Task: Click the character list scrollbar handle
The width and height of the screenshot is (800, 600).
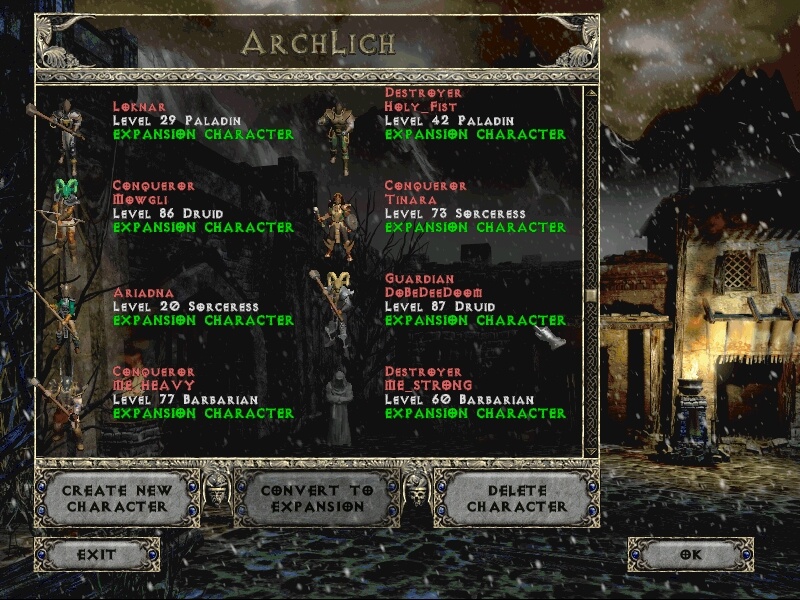Action: 591,296
